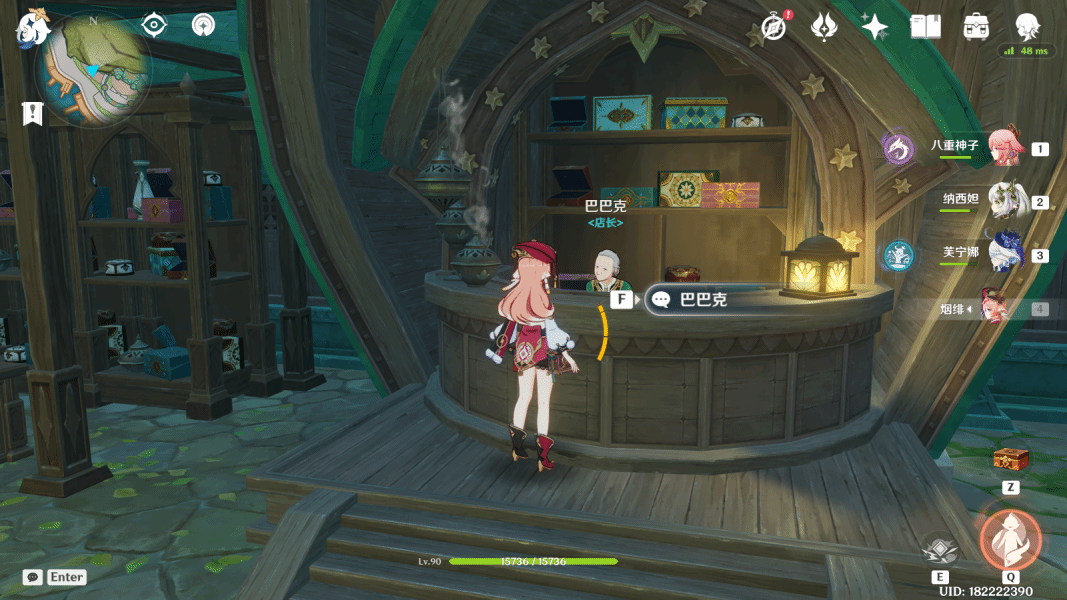Use the red treasure box gadget
The width and height of the screenshot is (1067, 600).
1011,459
